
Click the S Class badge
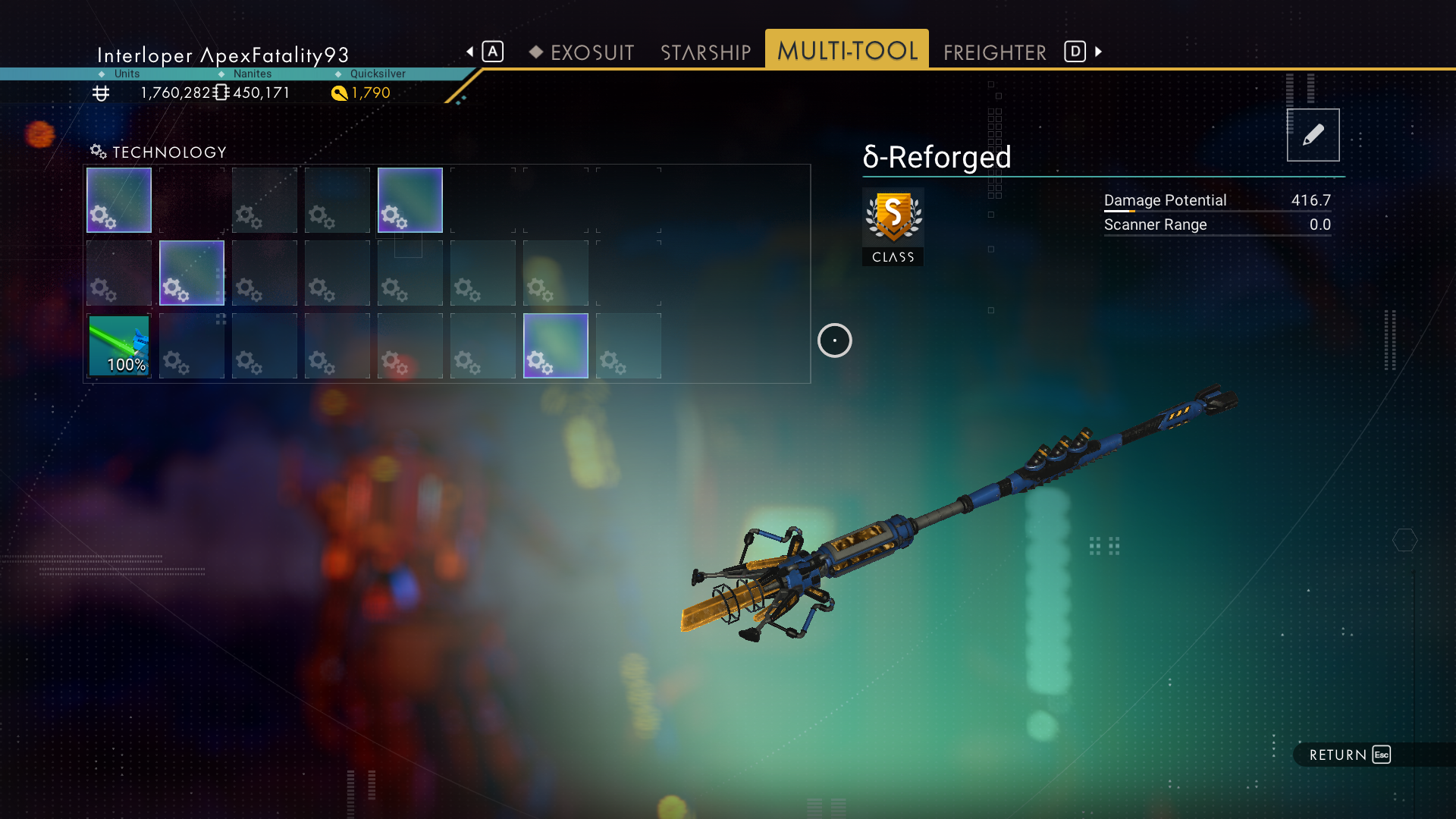coord(893,226)
